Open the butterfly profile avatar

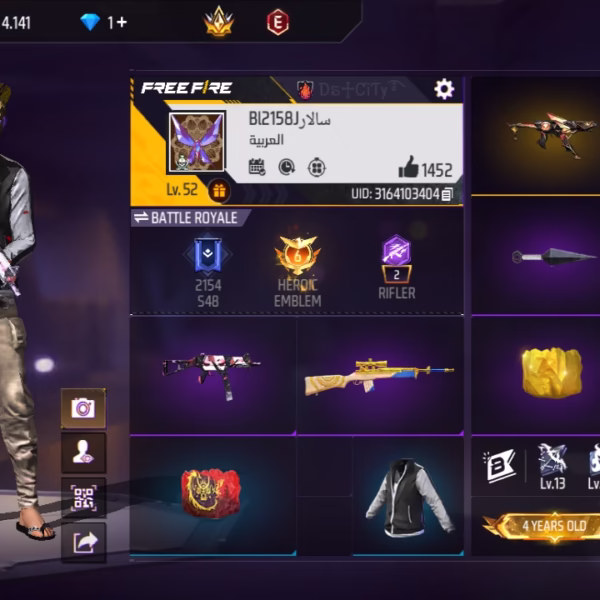[195, 141]
